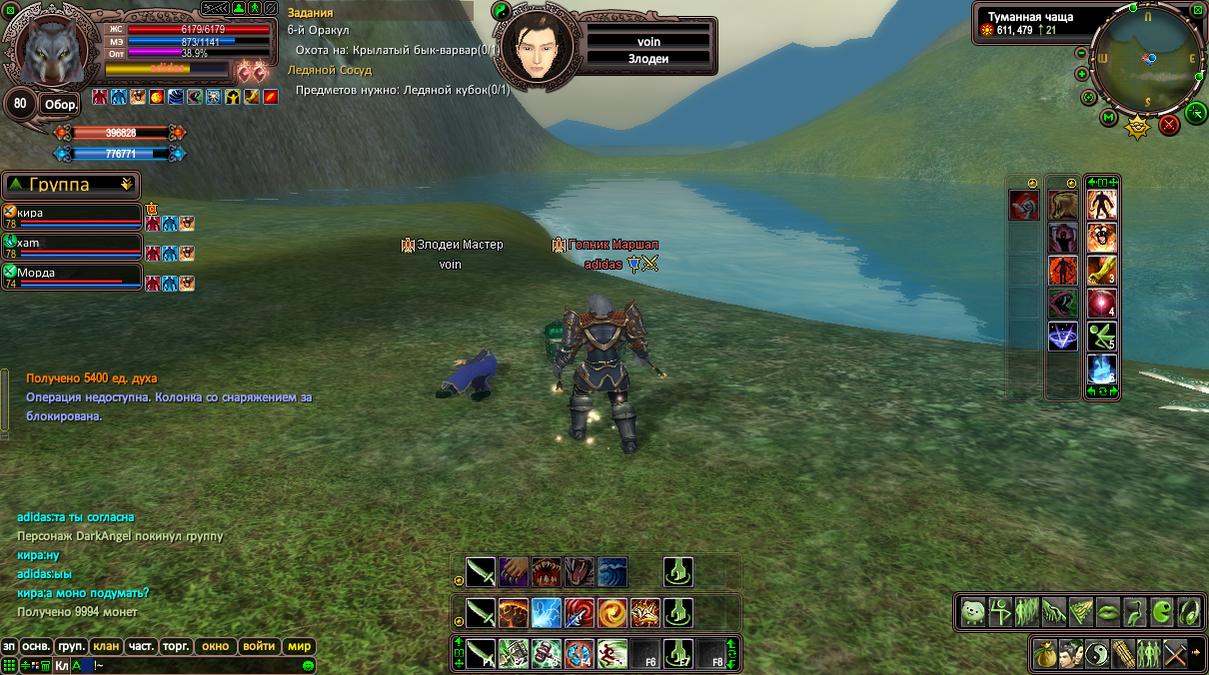
Task: Open the world map with the M button
Action: click(1109, 118)
